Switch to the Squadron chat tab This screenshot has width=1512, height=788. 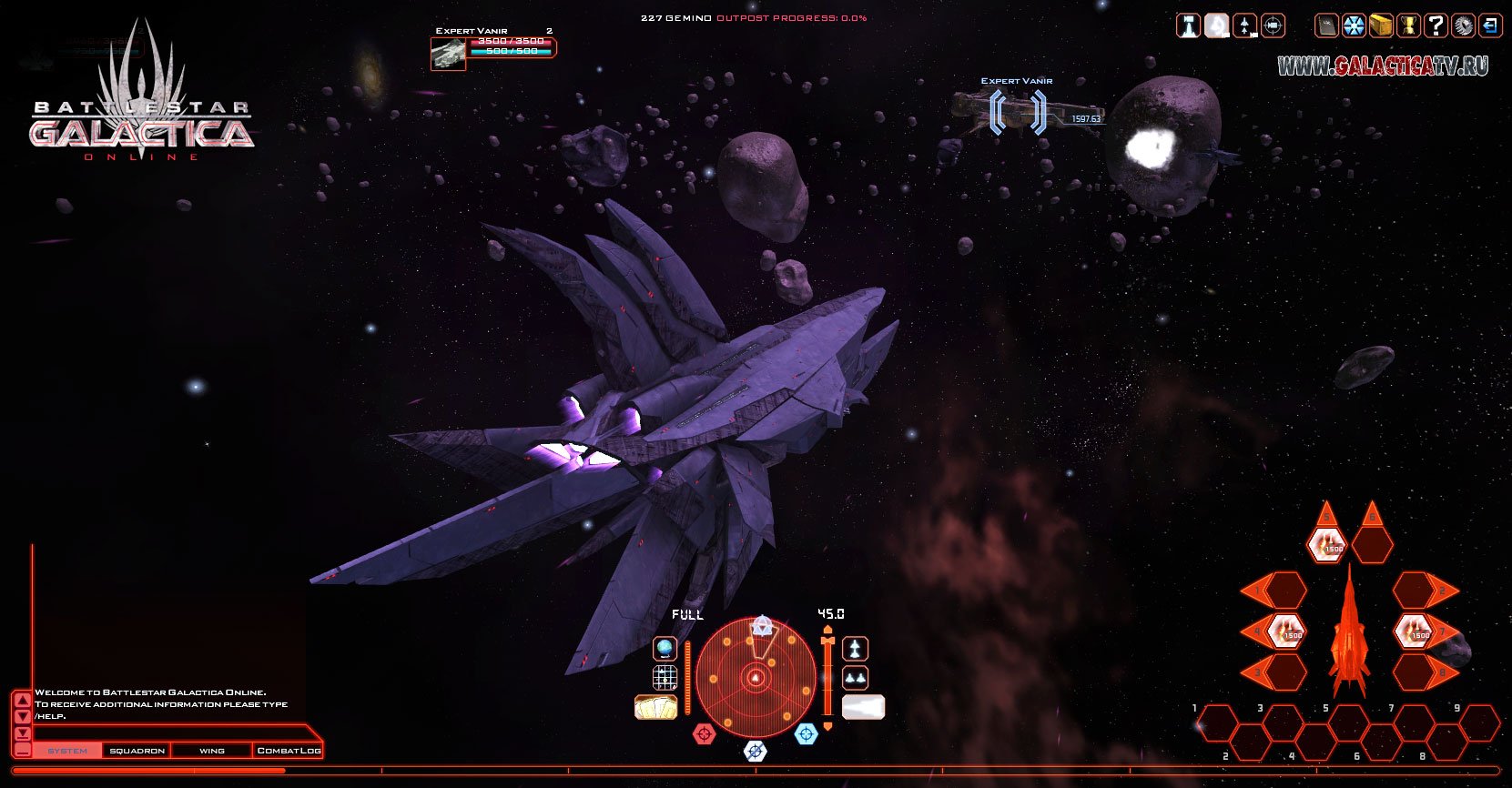(x=137, y=751)
